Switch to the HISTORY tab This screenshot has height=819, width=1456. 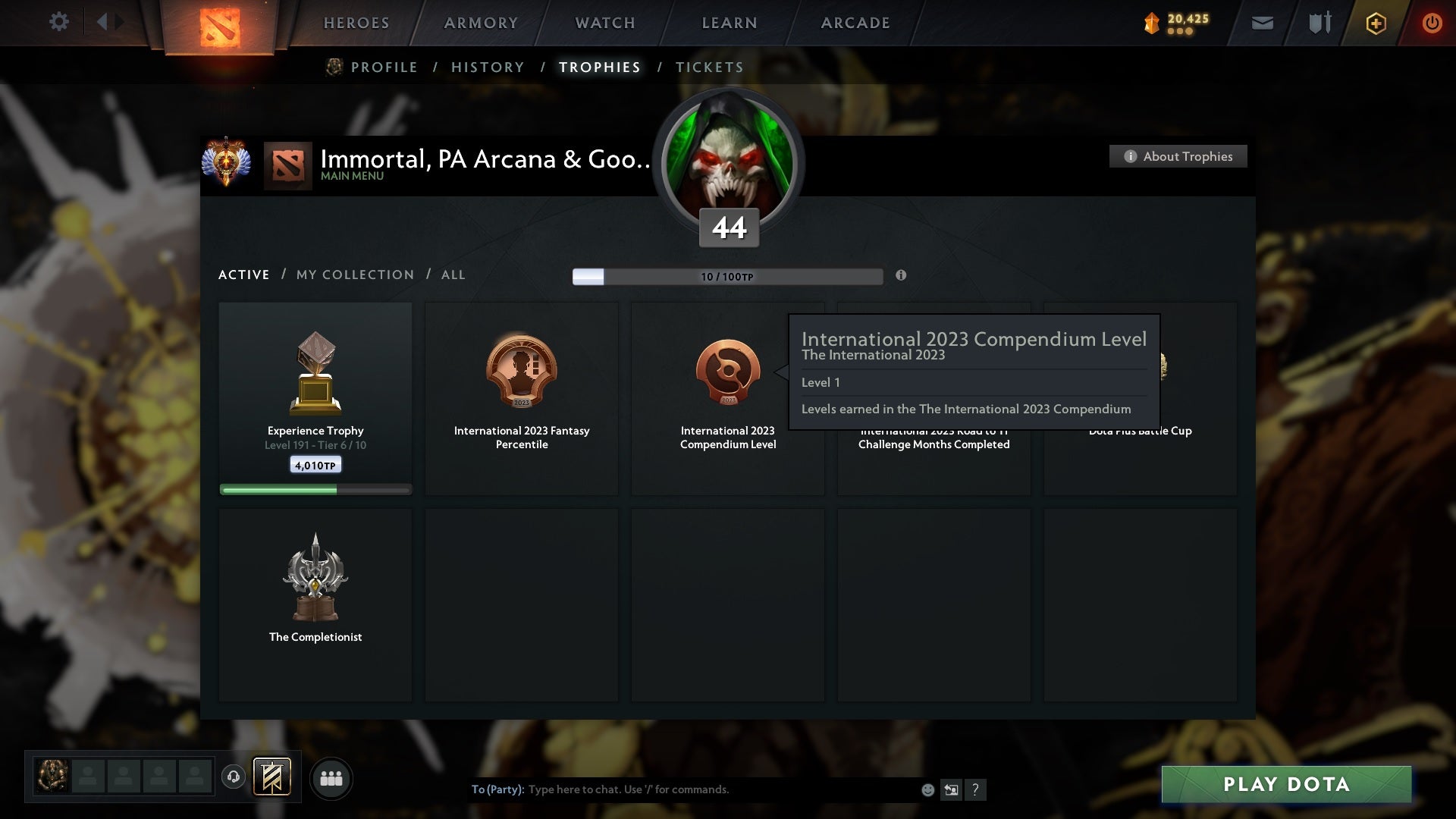coord(487,67)
